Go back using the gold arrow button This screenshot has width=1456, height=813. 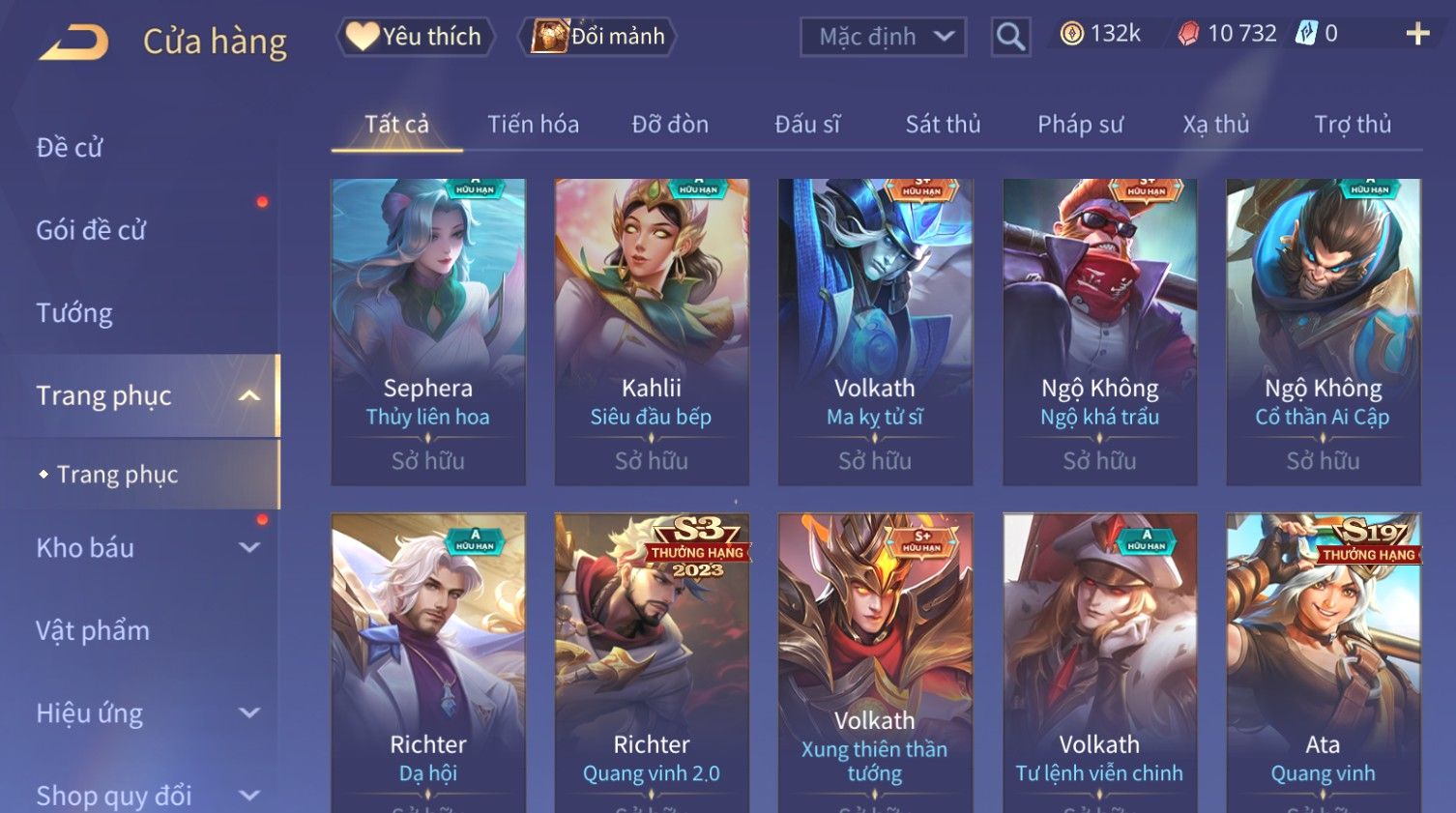click(x=74, y=42)
